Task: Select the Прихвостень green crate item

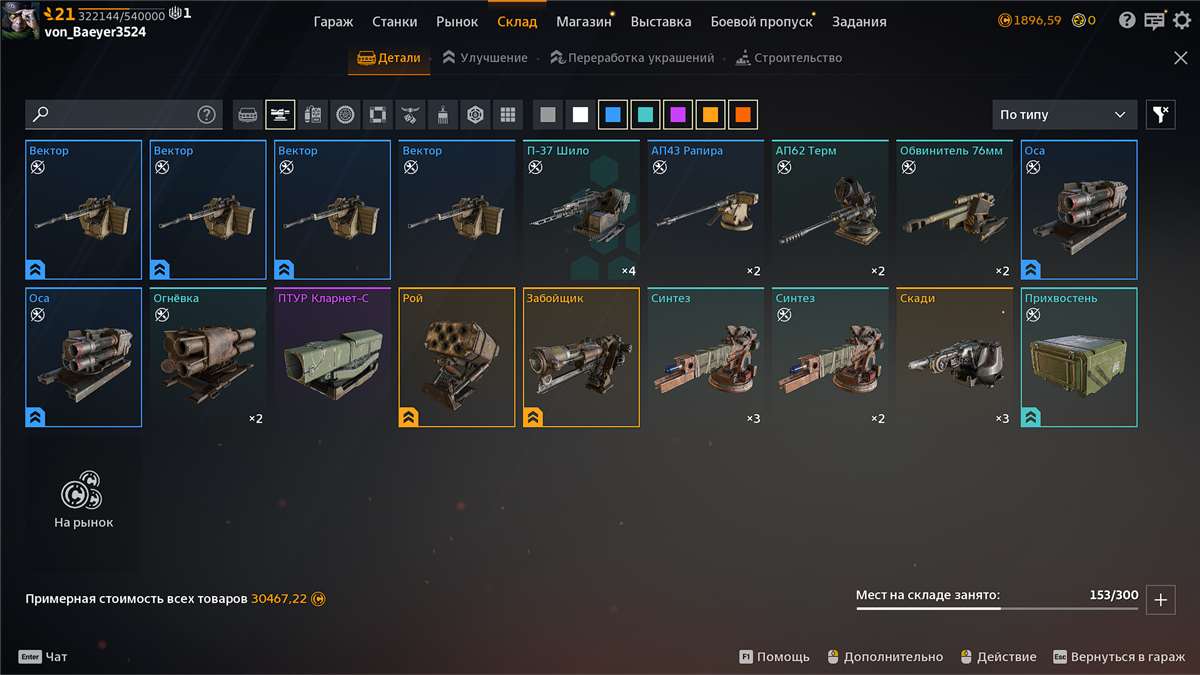Action: point(1079,357)
